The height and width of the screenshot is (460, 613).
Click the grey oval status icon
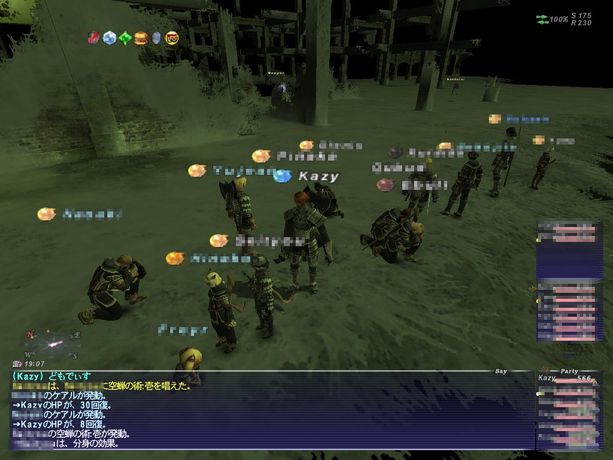tap(155, 39)
